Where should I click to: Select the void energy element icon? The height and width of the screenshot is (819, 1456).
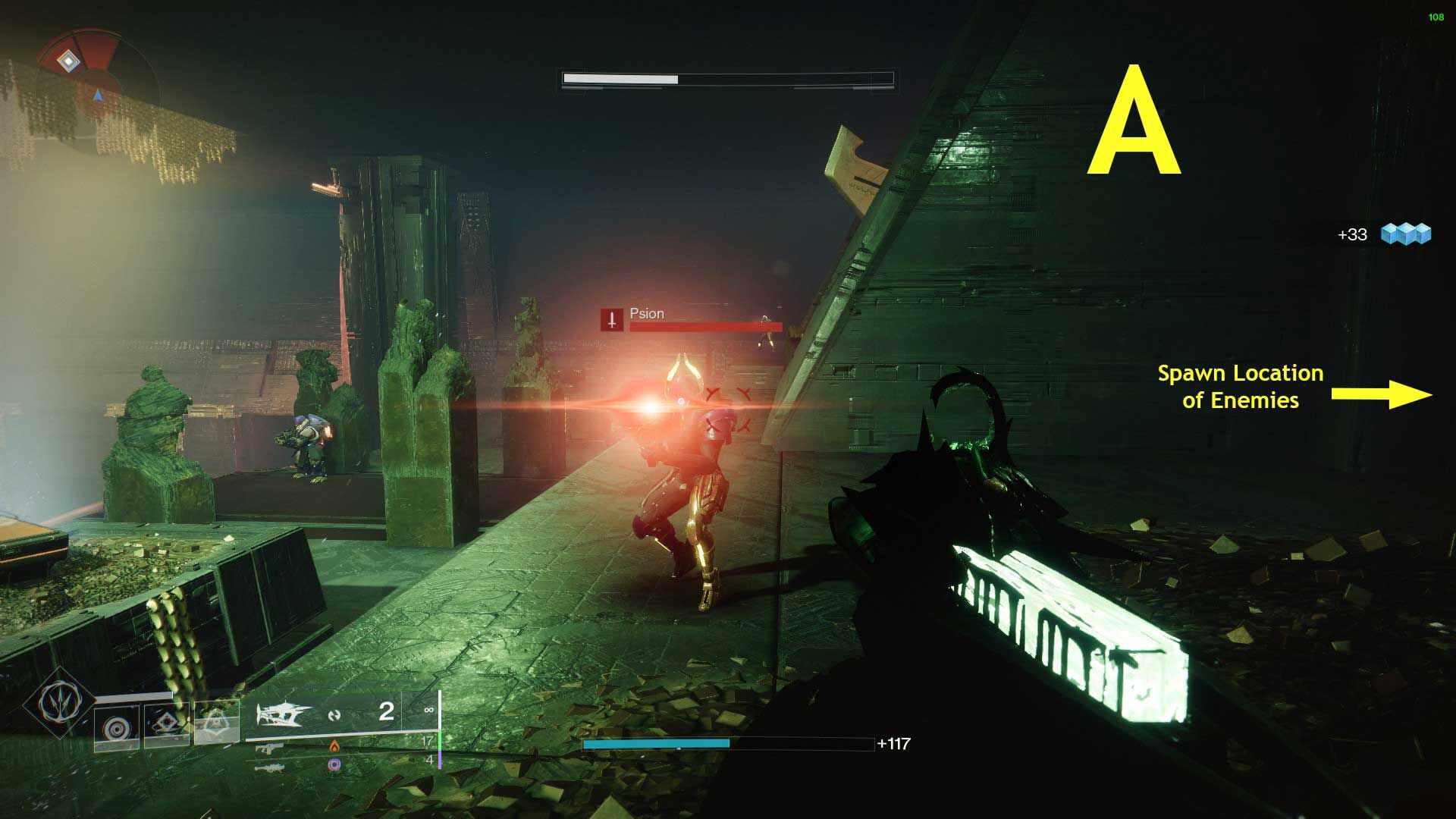point(334,765)
